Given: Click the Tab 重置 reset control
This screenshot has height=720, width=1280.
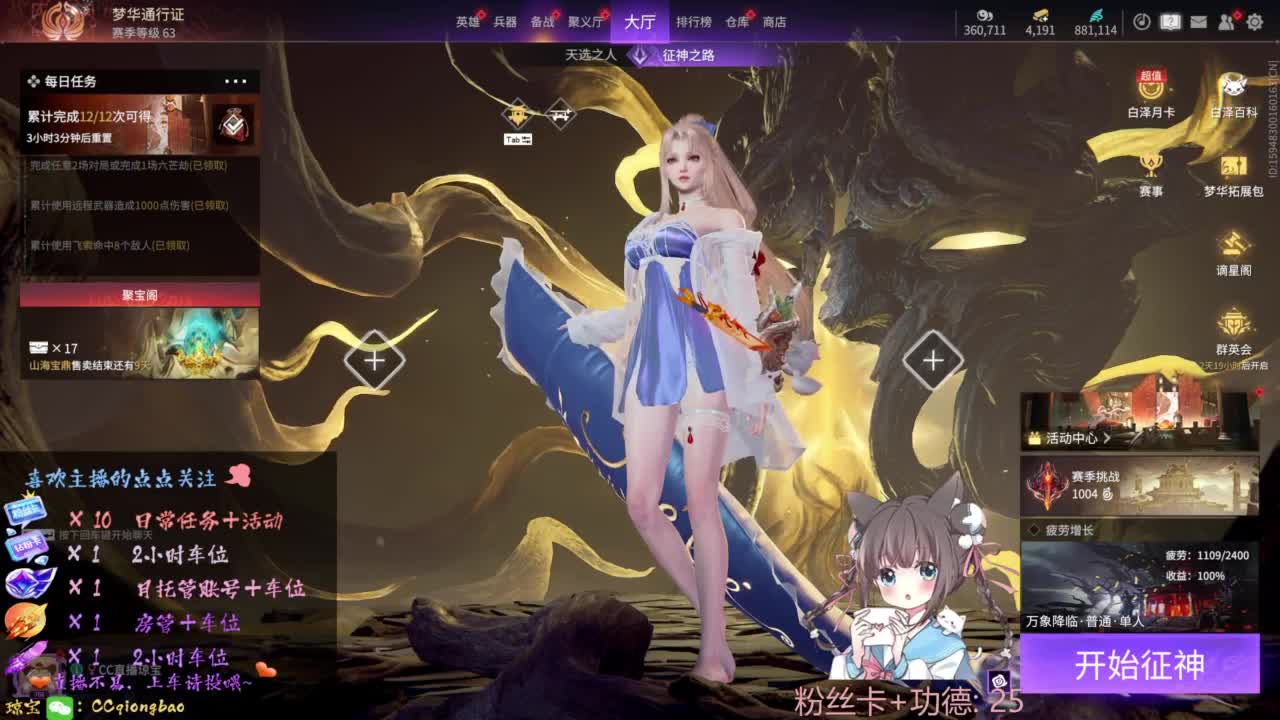Looking at the screenshot, I should click(517, 139).
